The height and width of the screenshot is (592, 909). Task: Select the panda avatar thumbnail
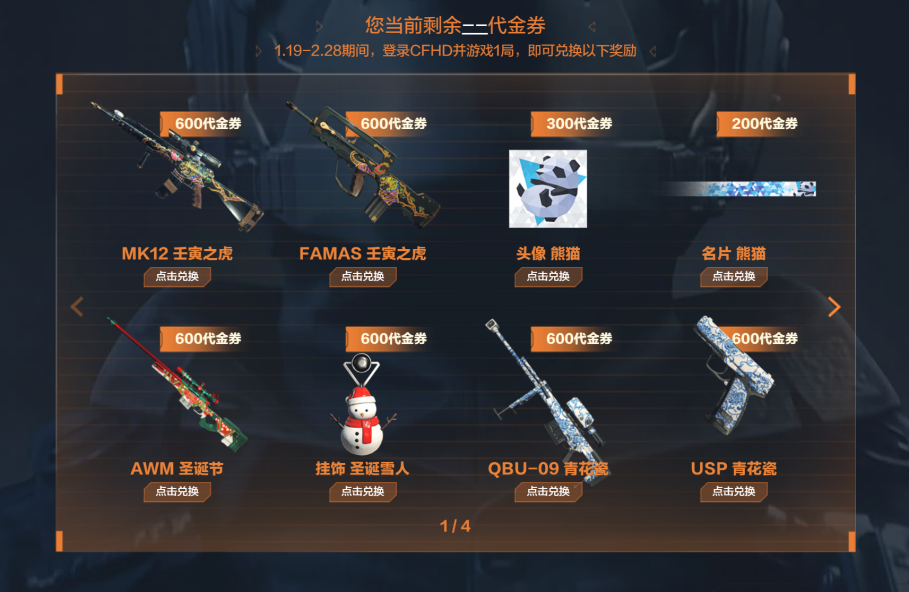coord(548,188)
